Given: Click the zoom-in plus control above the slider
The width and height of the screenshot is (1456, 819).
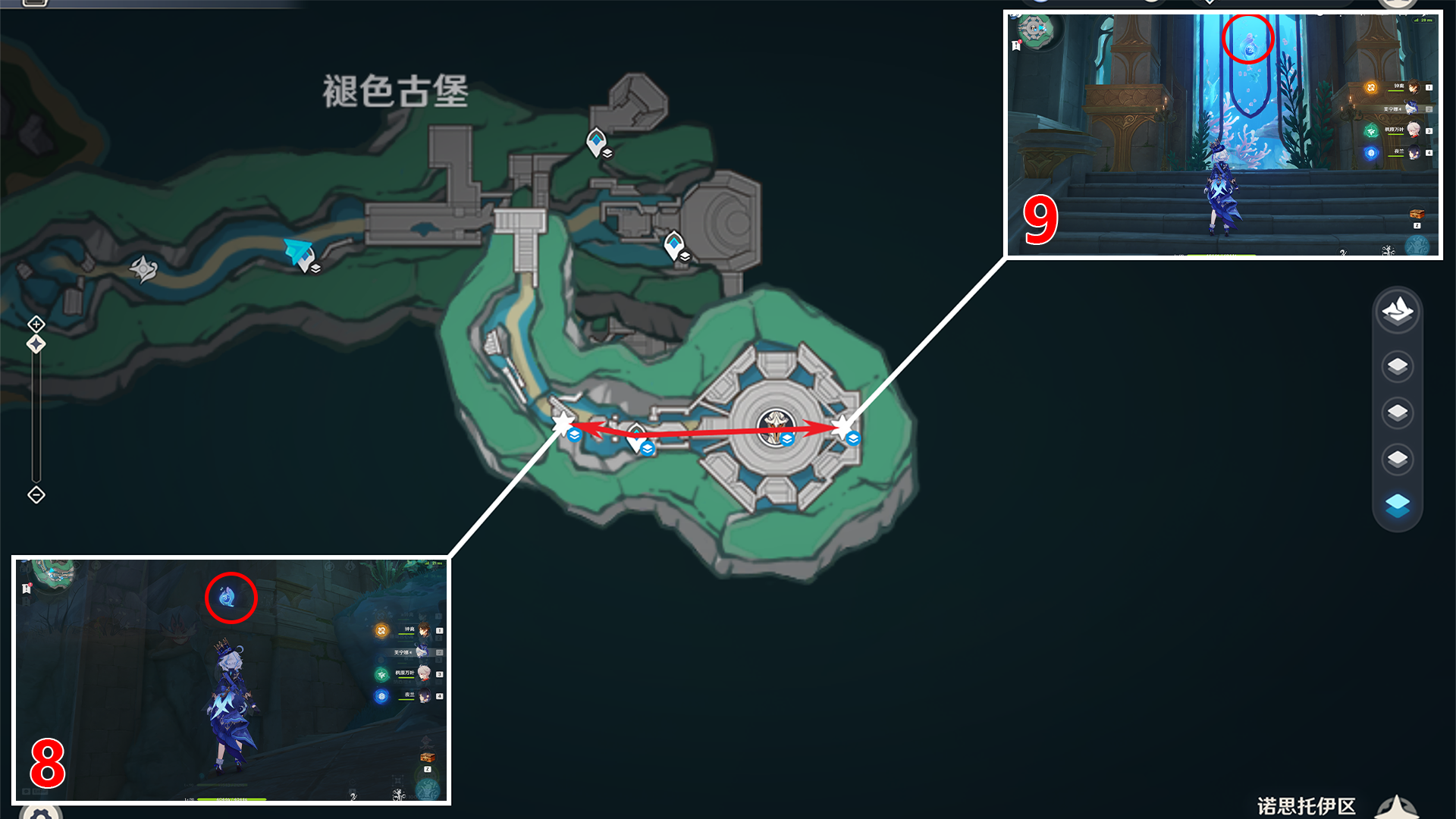Looking at the screenshot, I should [36, 324].
